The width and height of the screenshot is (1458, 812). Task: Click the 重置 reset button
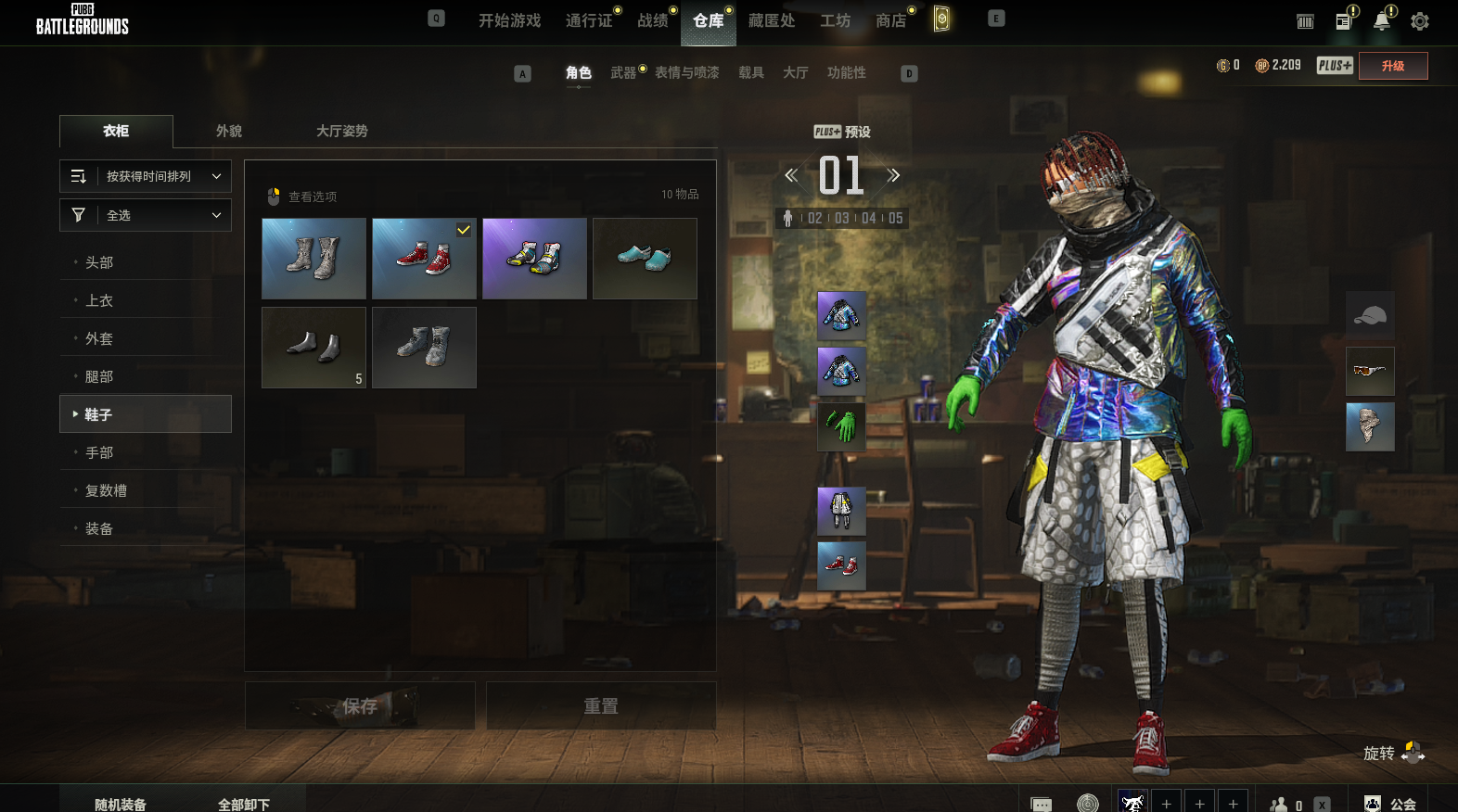click(600, 706)
